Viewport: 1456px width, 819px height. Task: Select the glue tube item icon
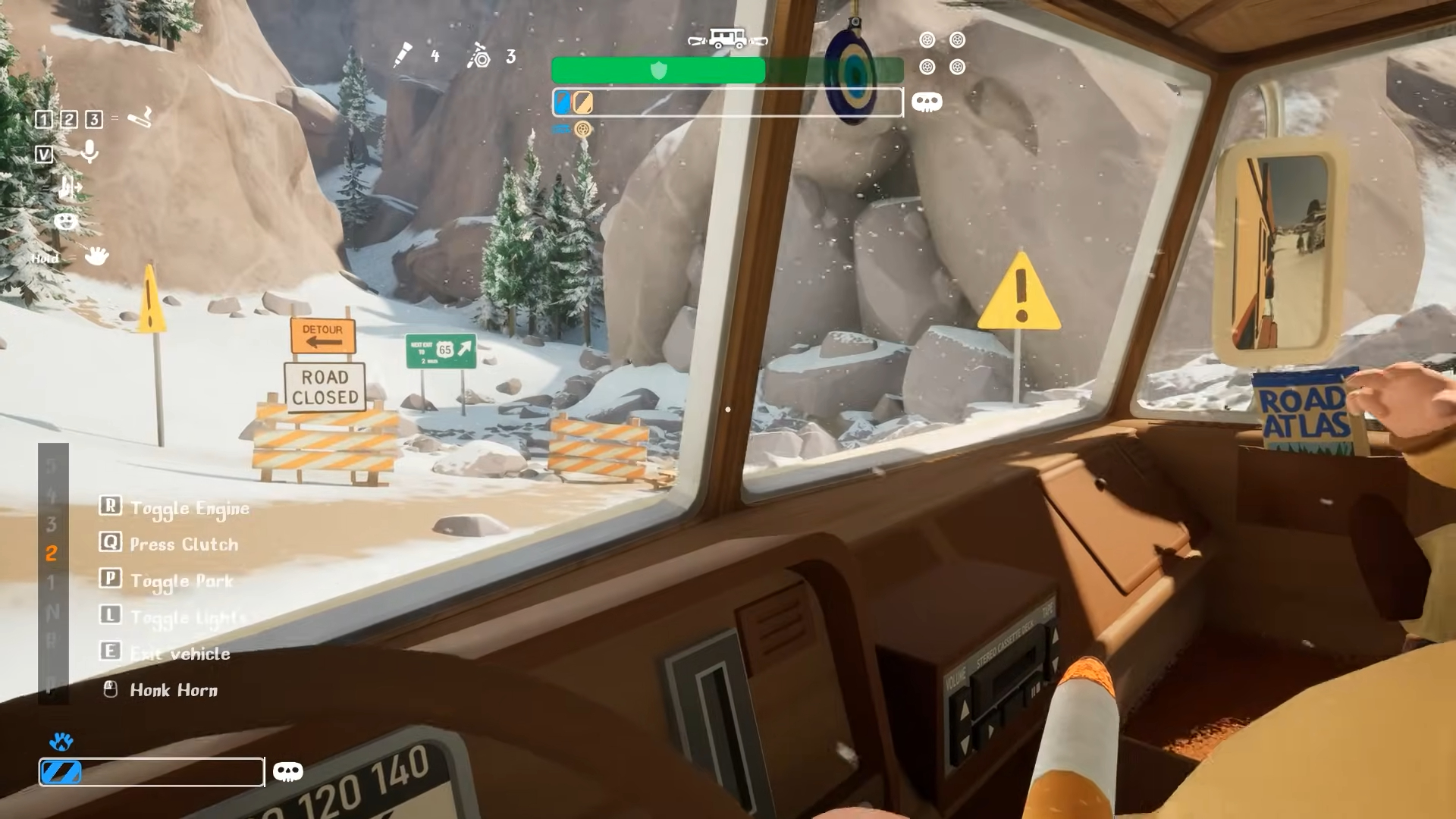point(403,55)
